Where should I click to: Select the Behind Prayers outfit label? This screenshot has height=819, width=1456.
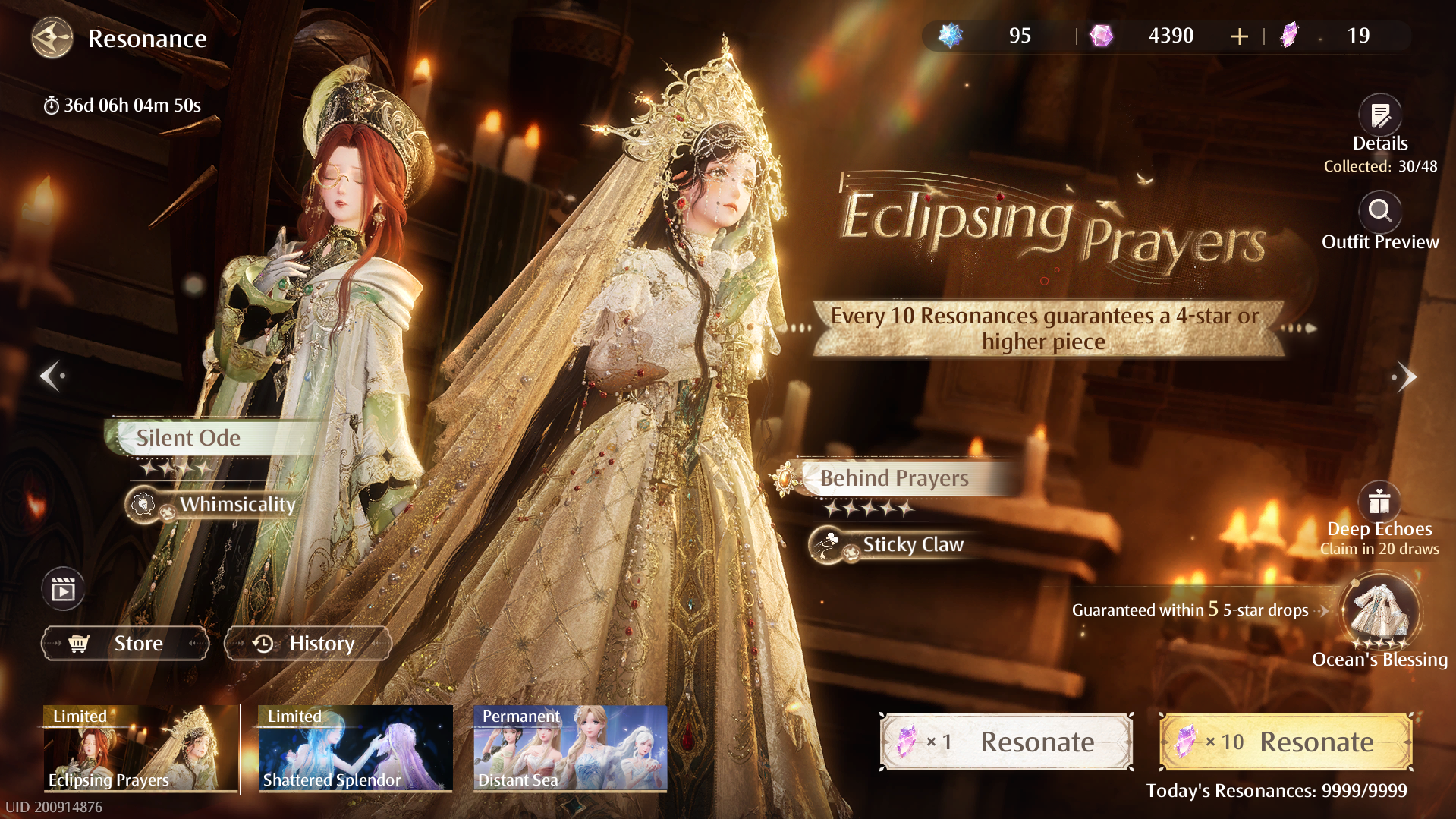[x=894, y=478]
